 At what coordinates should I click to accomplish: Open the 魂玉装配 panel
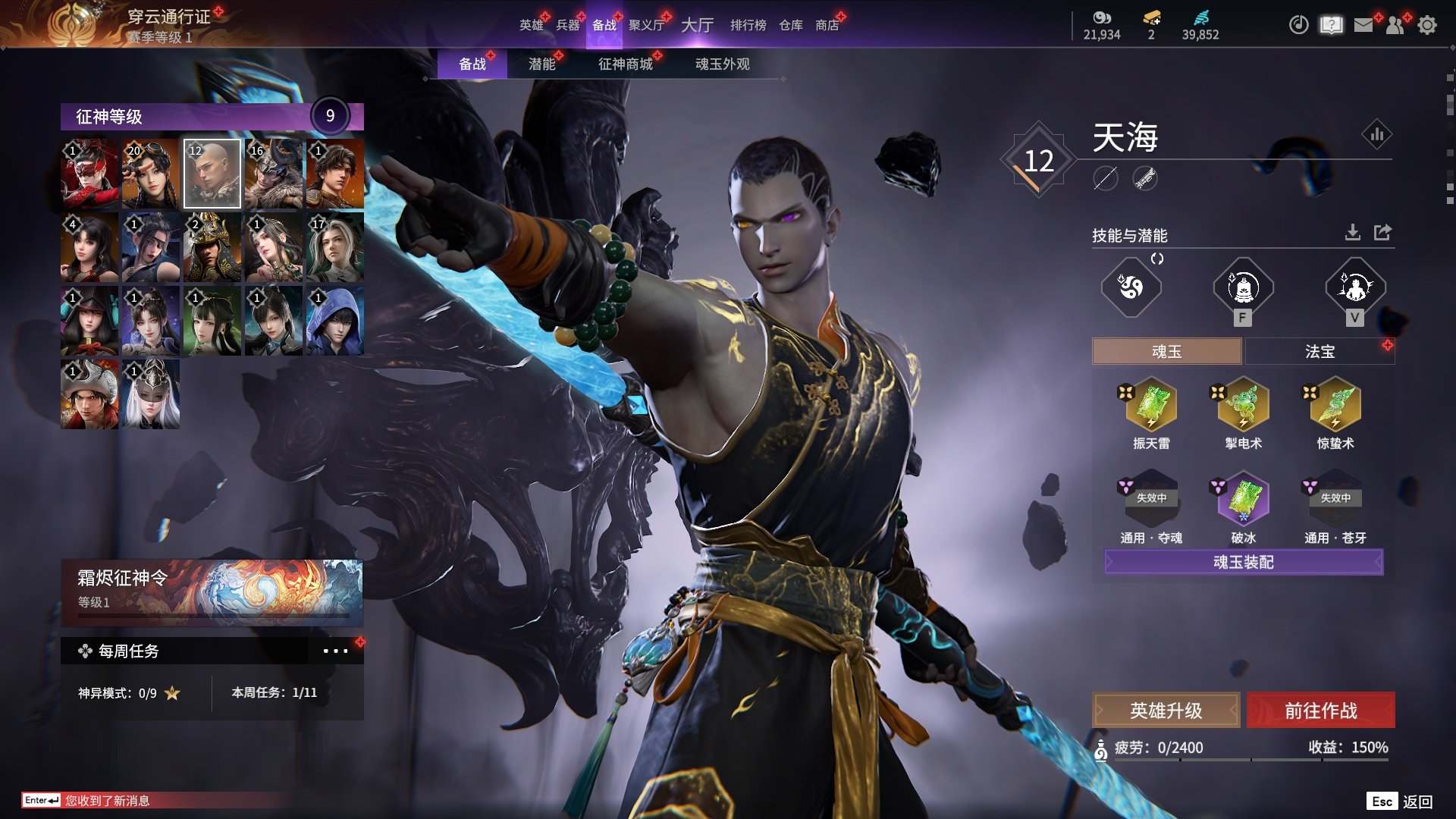[1243, 562]
